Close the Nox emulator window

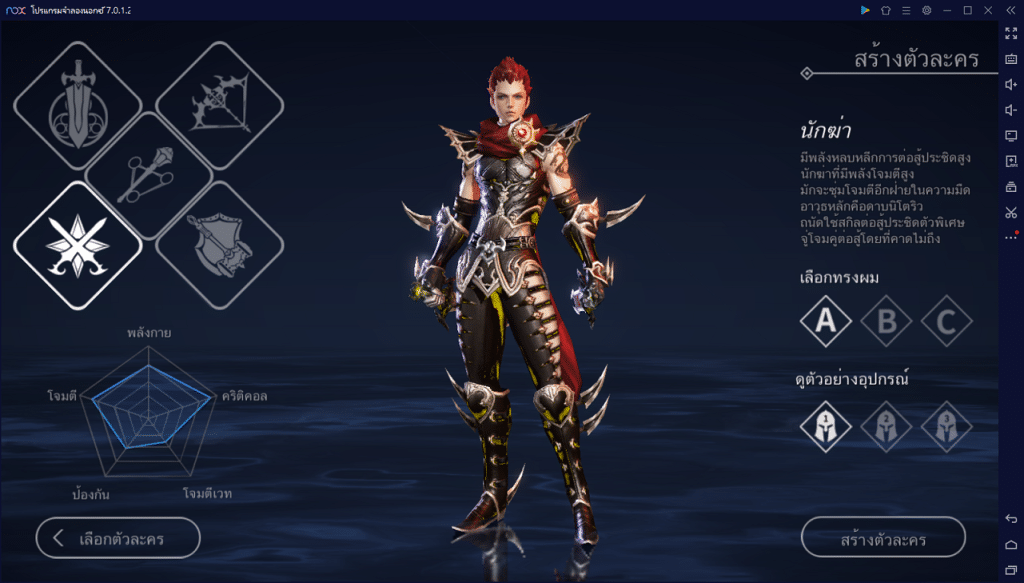[x=988, y=10]
